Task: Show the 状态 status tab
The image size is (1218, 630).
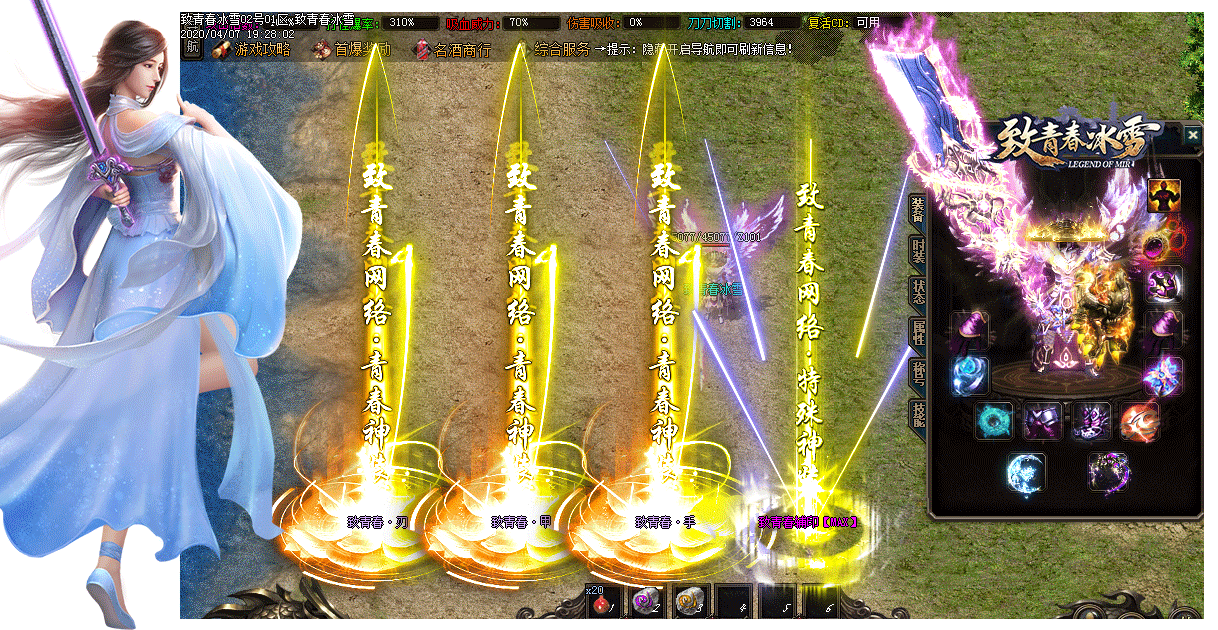Action: click(x=917, y=291)
